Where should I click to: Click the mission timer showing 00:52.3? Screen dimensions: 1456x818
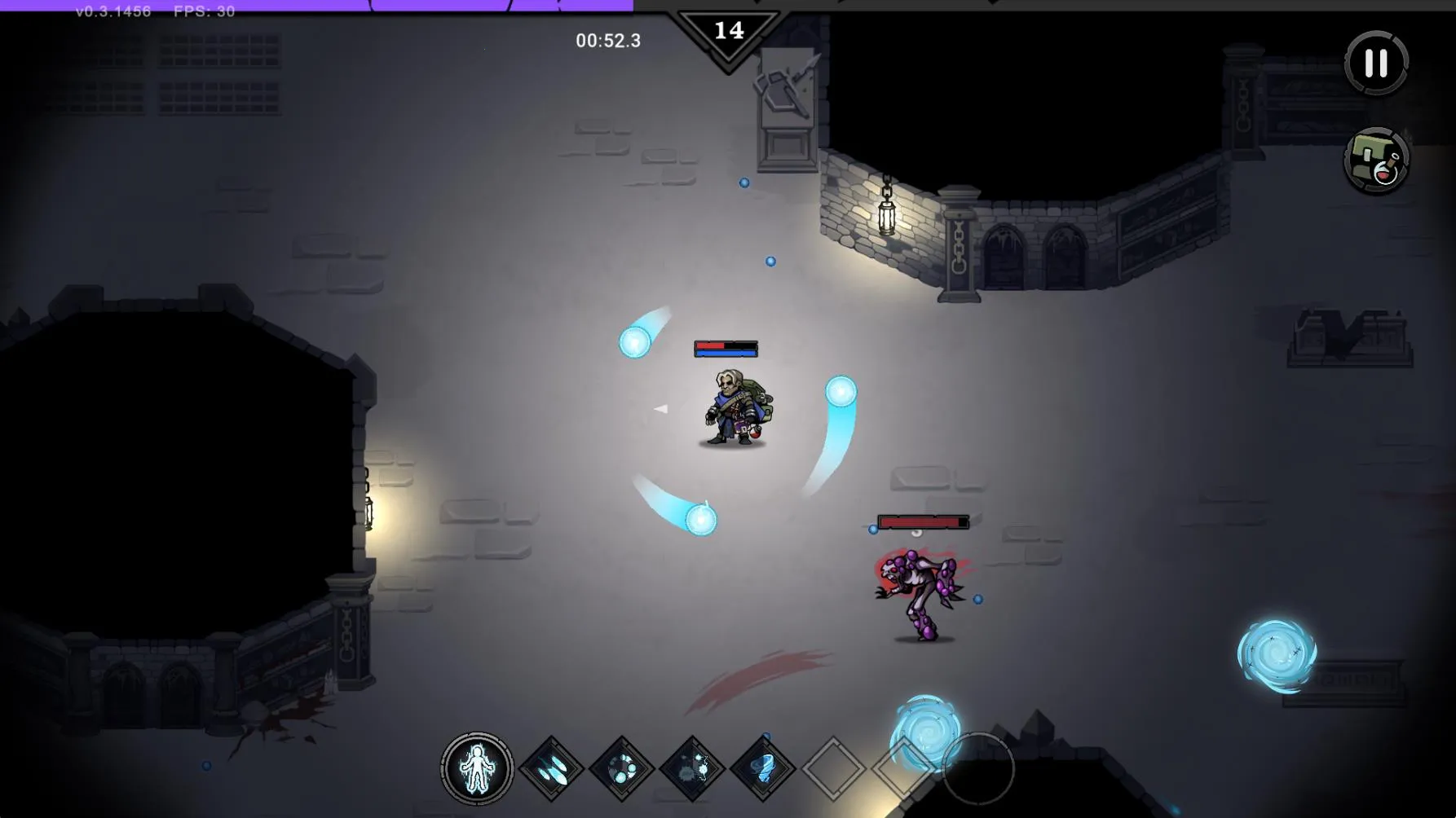pos(608,37)
